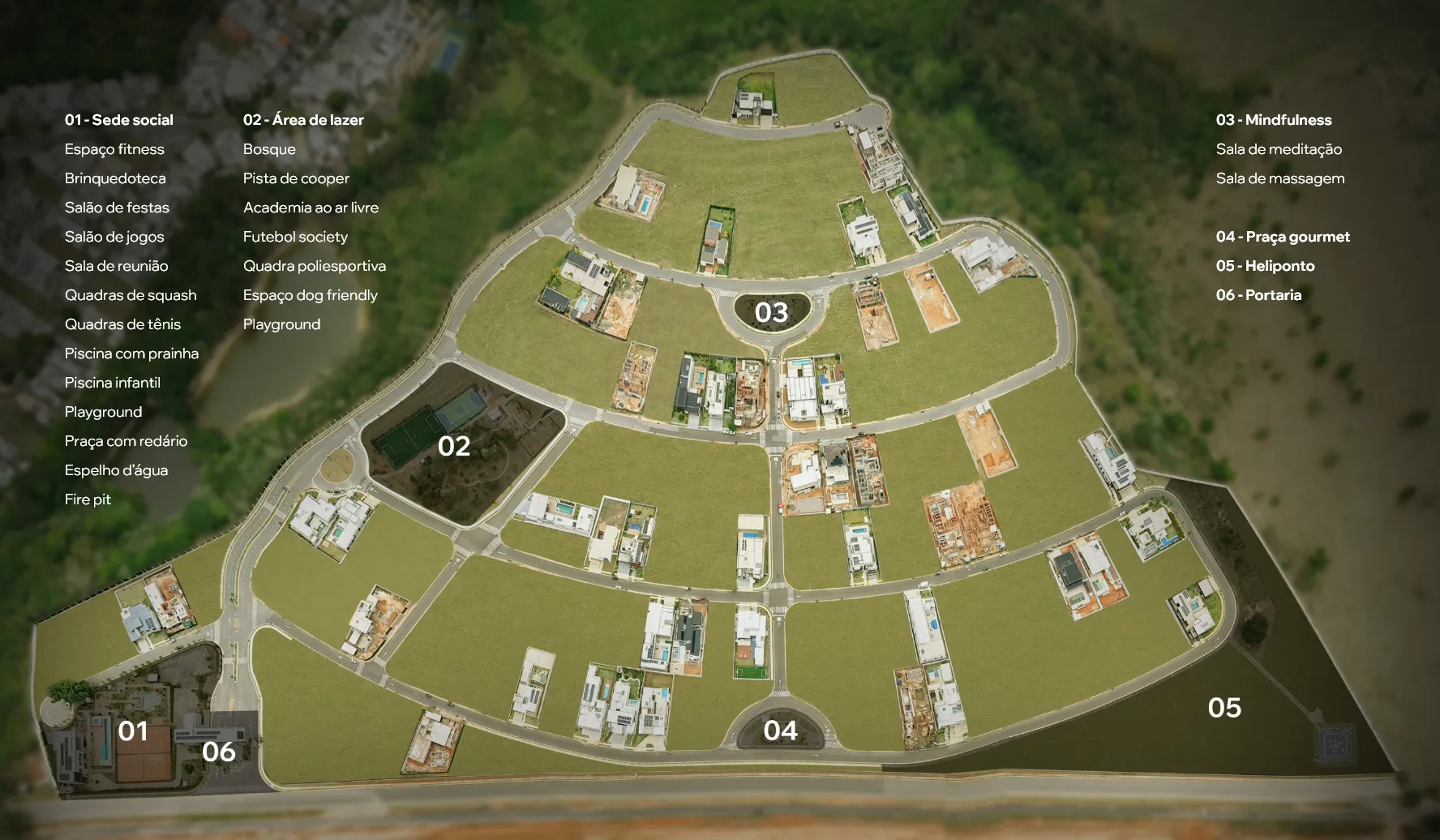This screenshot has height=840, width=1440.
Task: Select the 05 marker on the map
Action: pyautogui.click(x=1224, y=708)
